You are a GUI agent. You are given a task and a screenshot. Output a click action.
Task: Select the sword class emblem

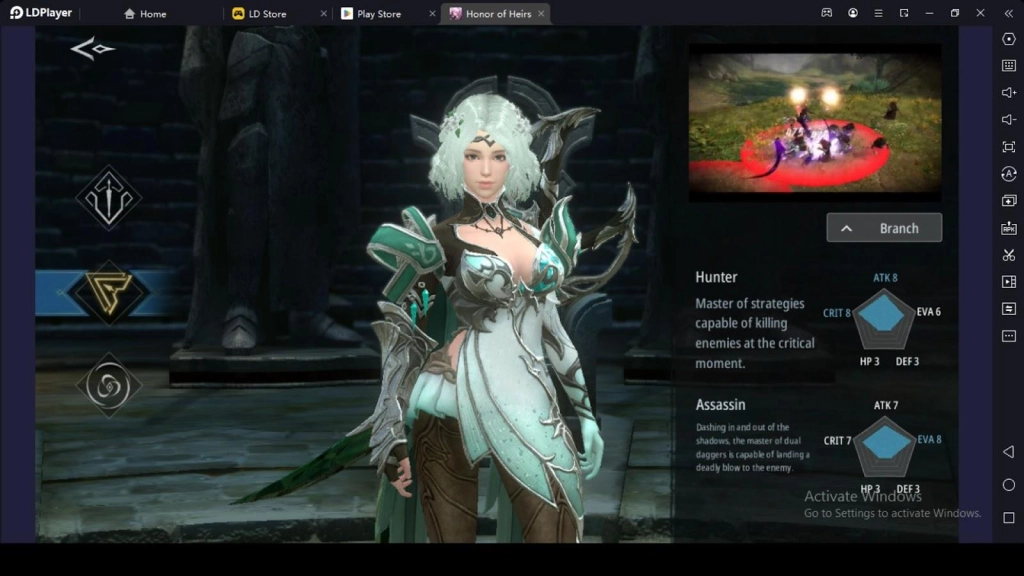(108, 197)
